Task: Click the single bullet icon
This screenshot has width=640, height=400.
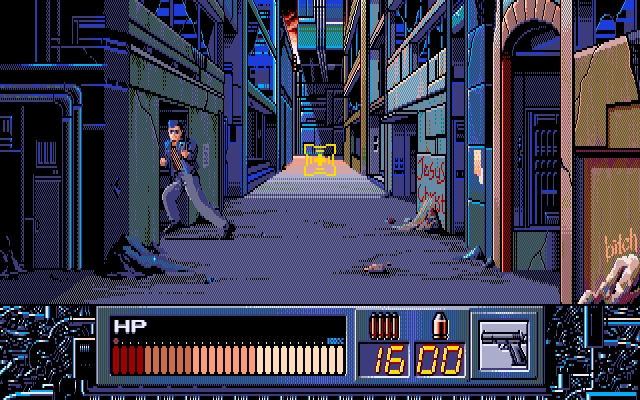Action: point(438,325)
